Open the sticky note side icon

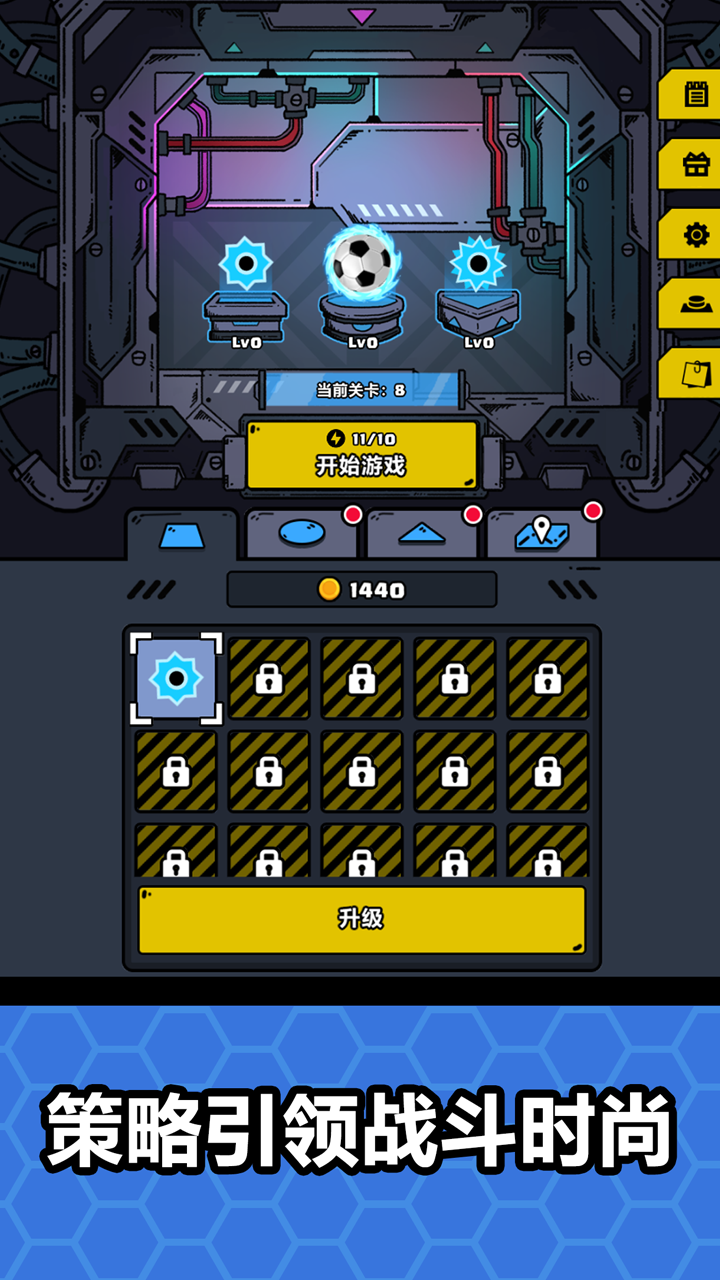(695, 373)
